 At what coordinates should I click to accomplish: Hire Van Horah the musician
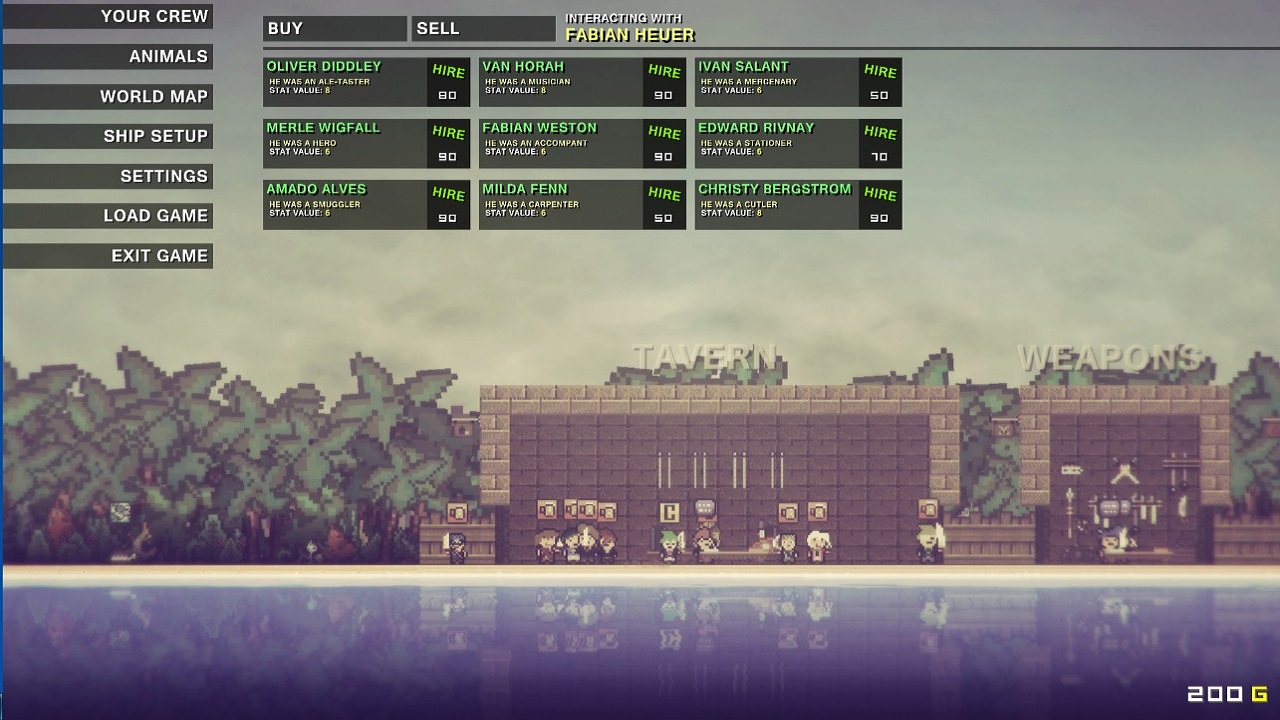pyautogui.click(x=664, y=71)
